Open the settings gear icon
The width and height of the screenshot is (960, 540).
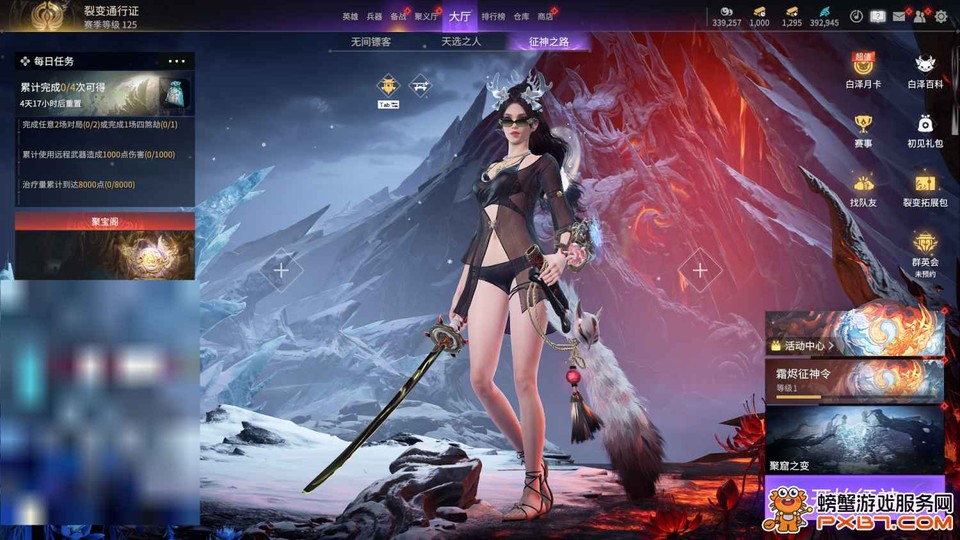coord(941,16)
